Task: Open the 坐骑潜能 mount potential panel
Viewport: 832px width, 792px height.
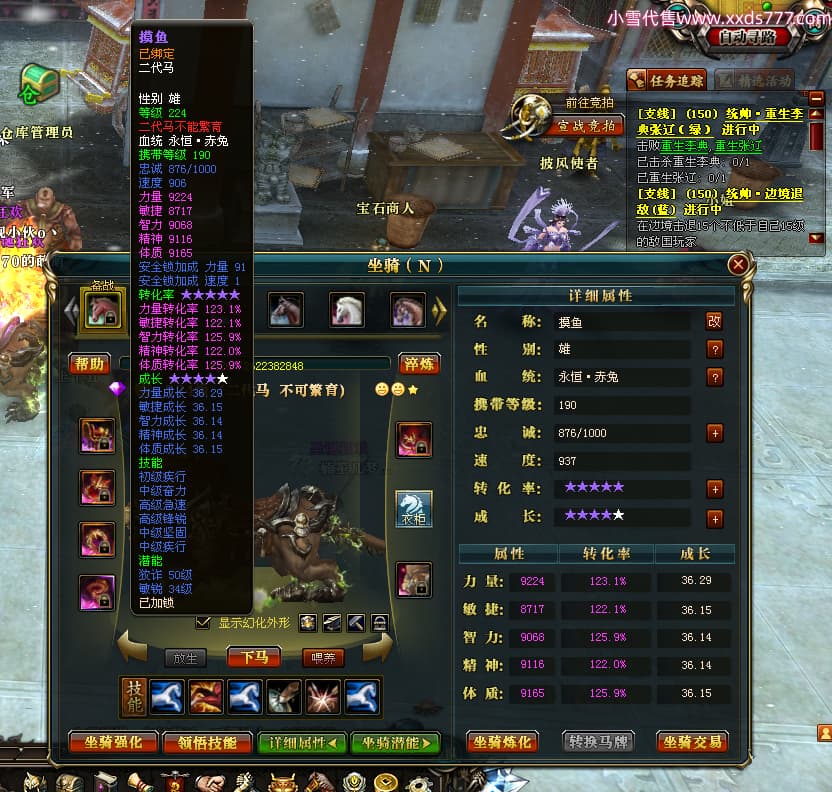Action: click(x=395, y=742)
